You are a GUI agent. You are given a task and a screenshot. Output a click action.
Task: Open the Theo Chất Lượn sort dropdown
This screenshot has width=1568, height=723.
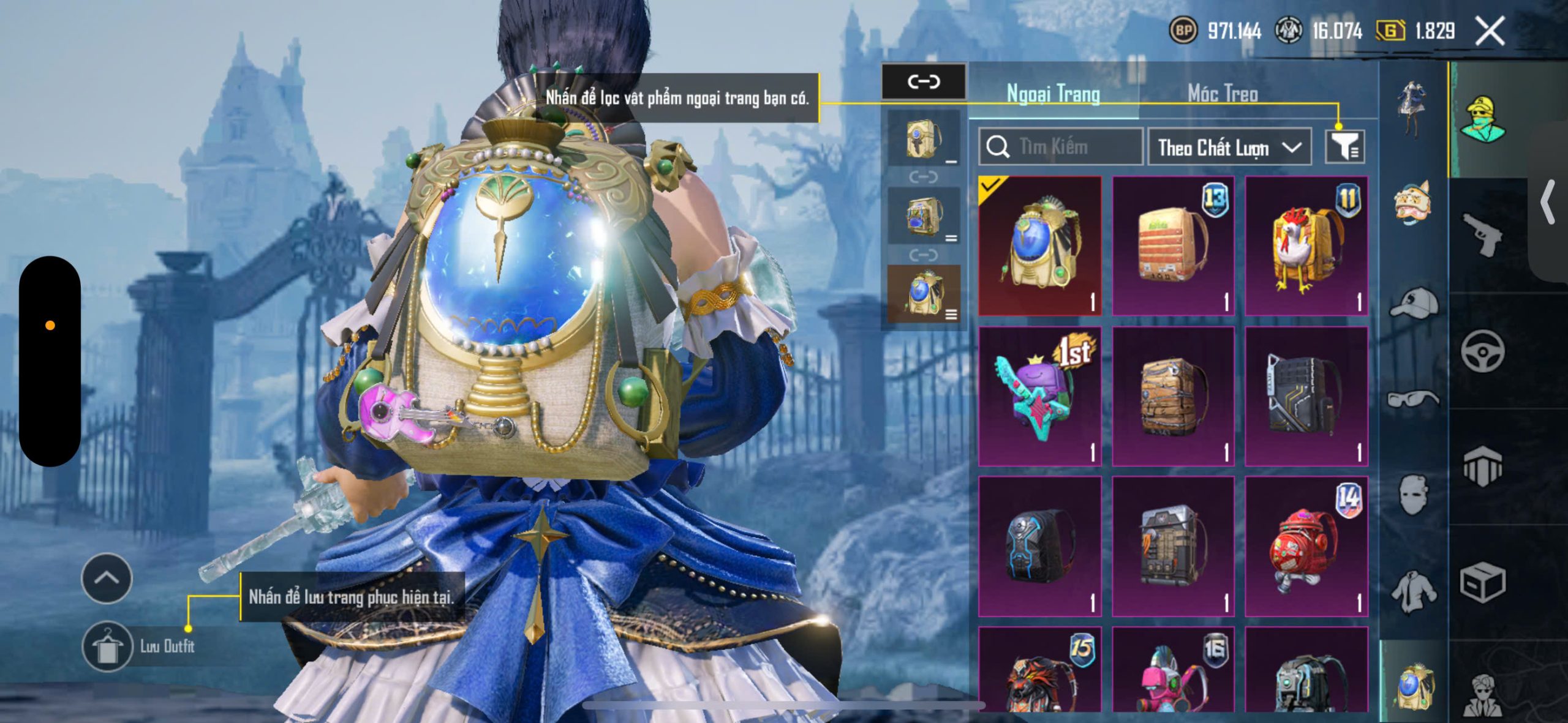pyautogui.click(x=1229, y=148)
